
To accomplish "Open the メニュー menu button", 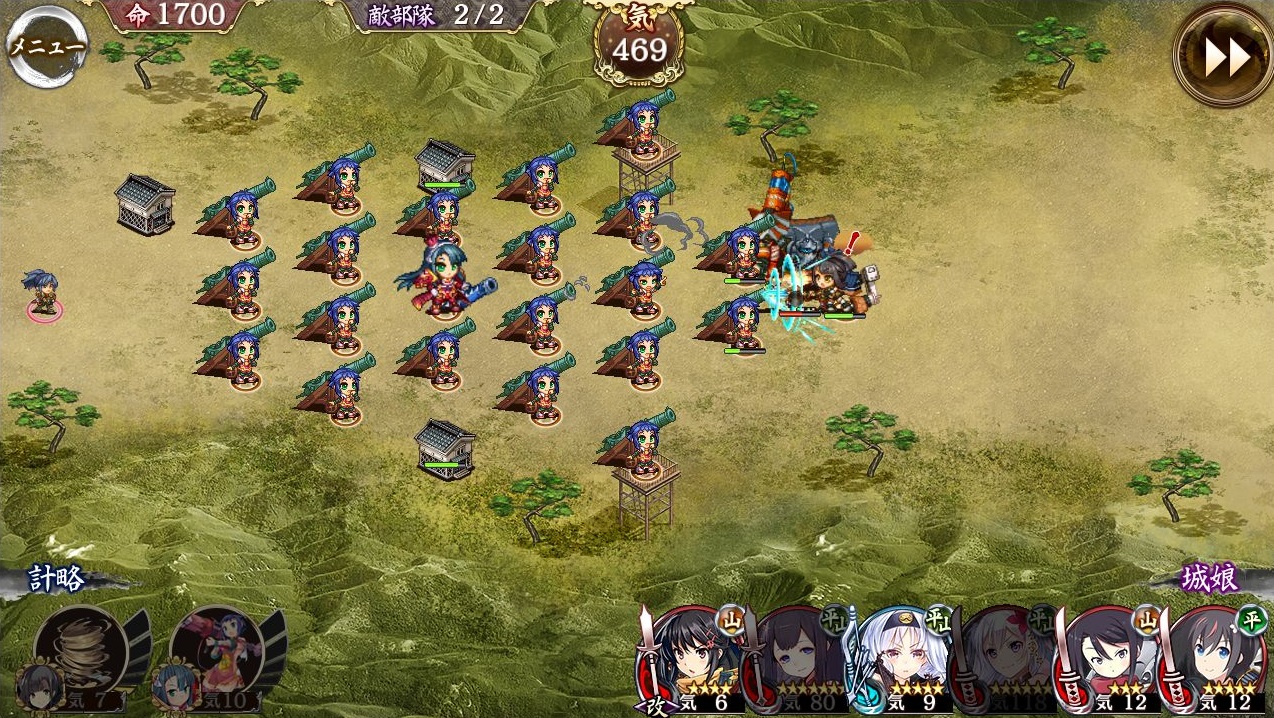I will coord(46,46).
